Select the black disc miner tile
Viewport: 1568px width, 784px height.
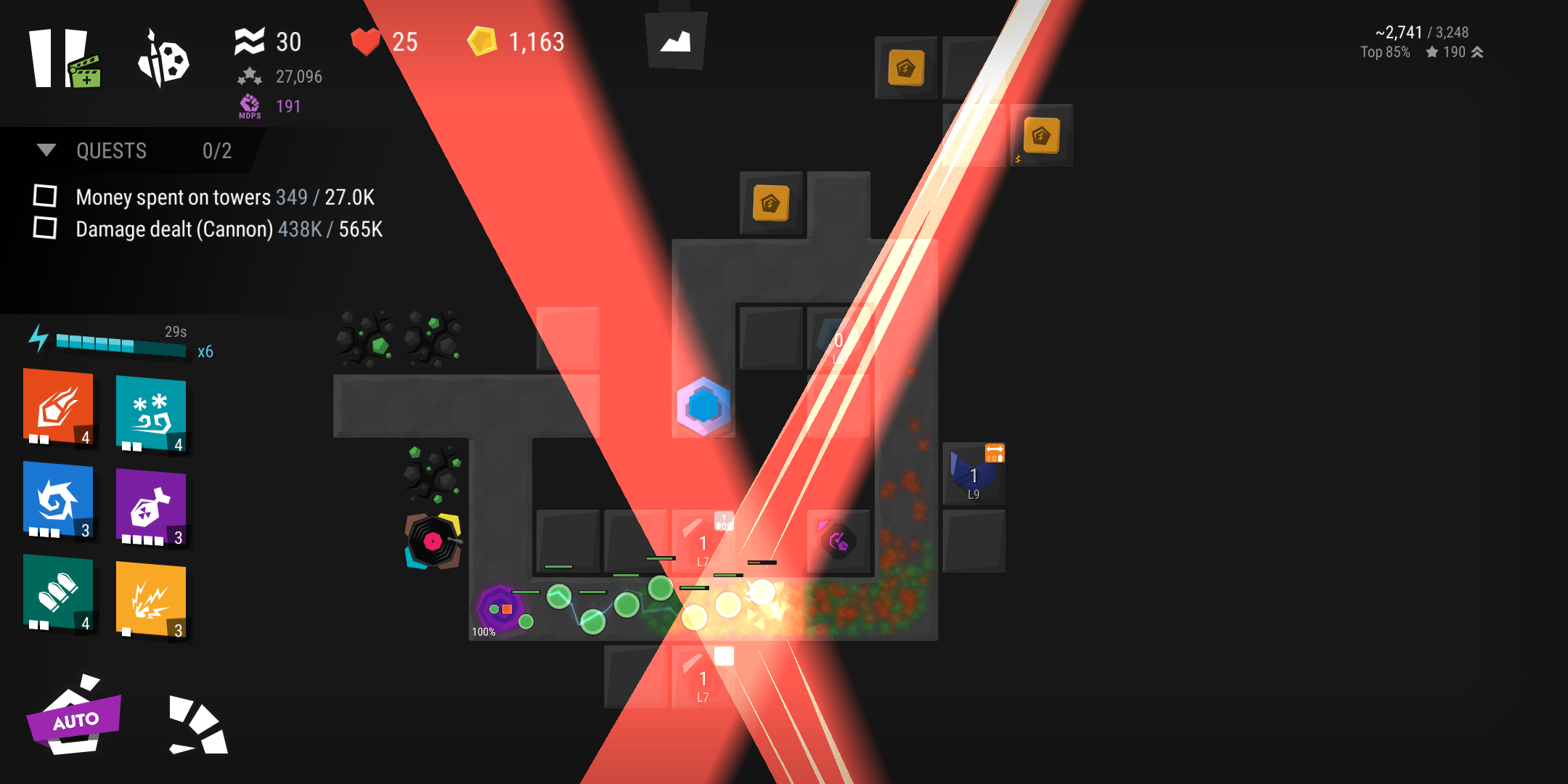pos(433,542)
